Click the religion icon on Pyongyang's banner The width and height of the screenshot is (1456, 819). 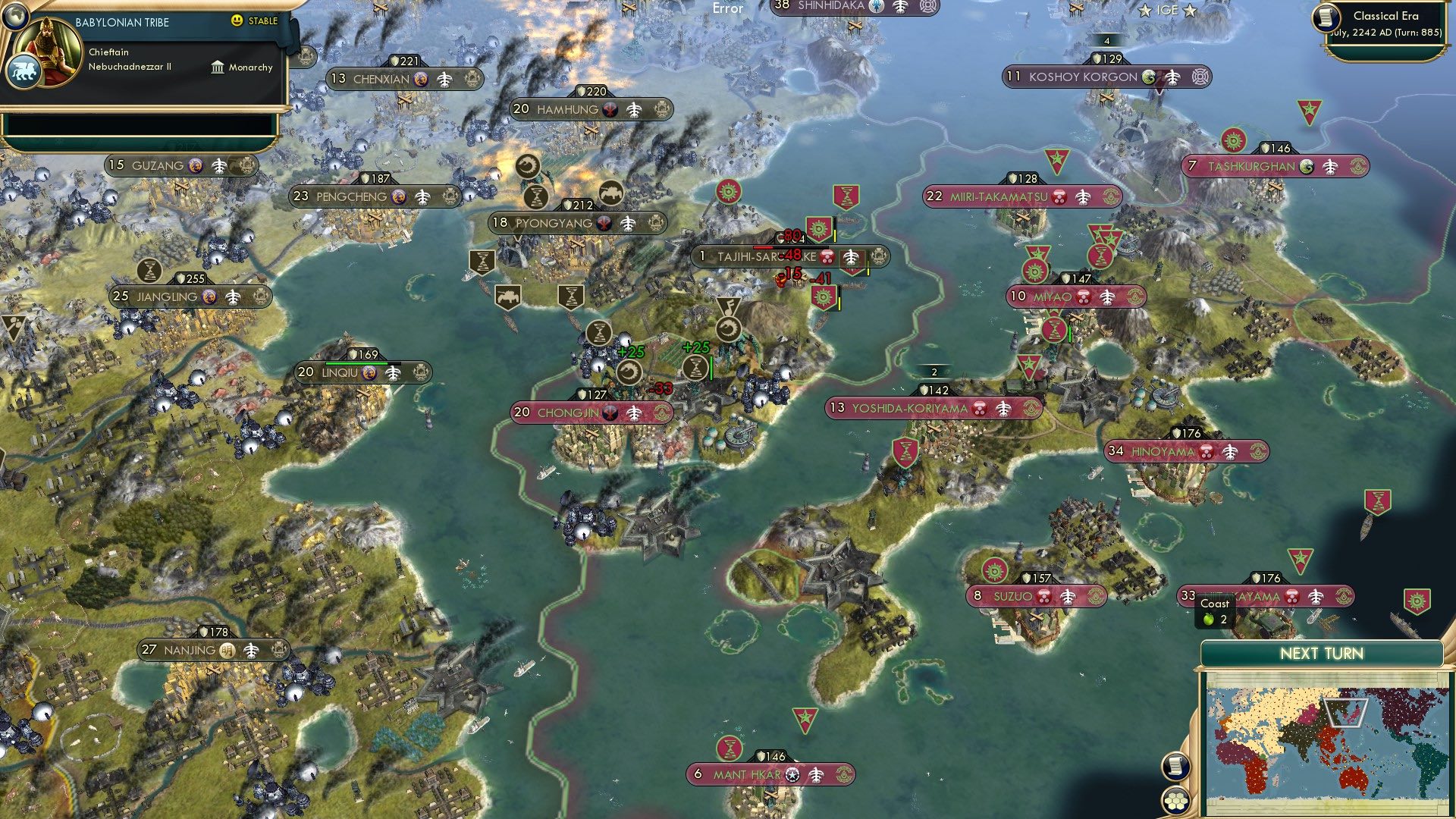(604, 223)
